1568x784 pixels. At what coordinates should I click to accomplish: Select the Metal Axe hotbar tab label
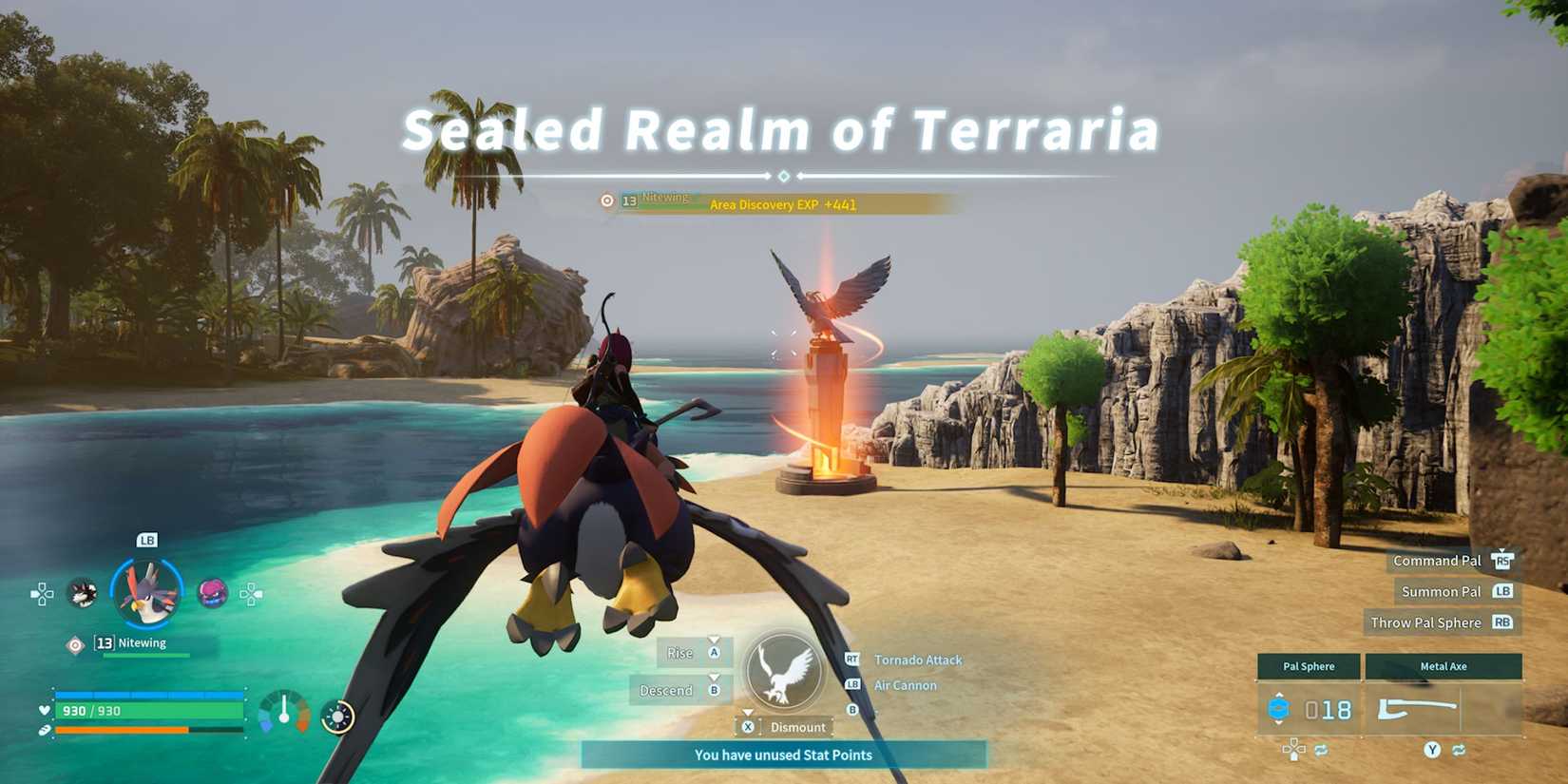[1444, 665]
